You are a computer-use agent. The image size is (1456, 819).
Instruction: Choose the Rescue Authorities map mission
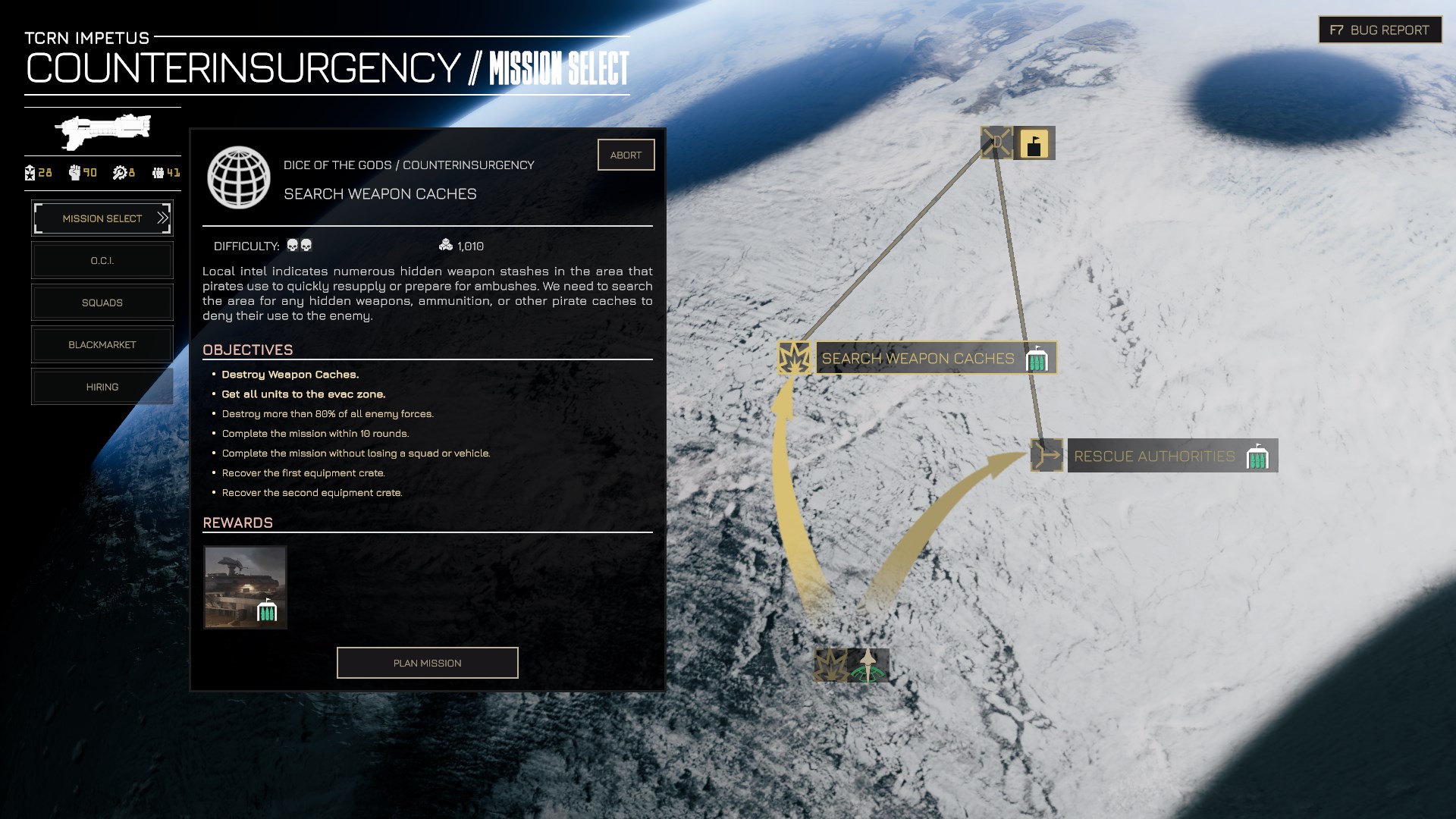click(1154, 456)
